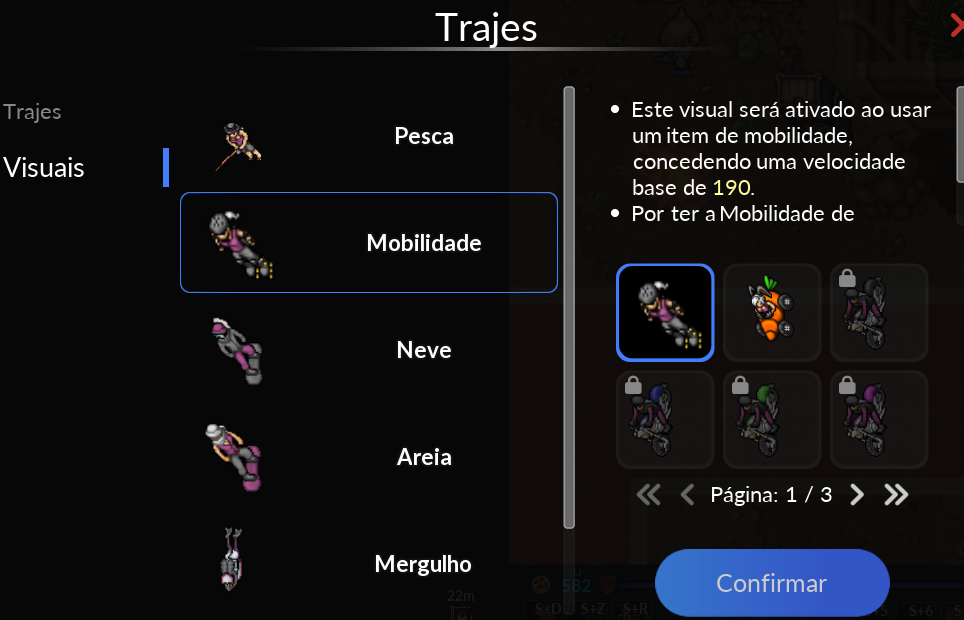This screenshot has height=620, width=964.
Task: Confirm the selected mobility outfit
Action: (772, 583)
